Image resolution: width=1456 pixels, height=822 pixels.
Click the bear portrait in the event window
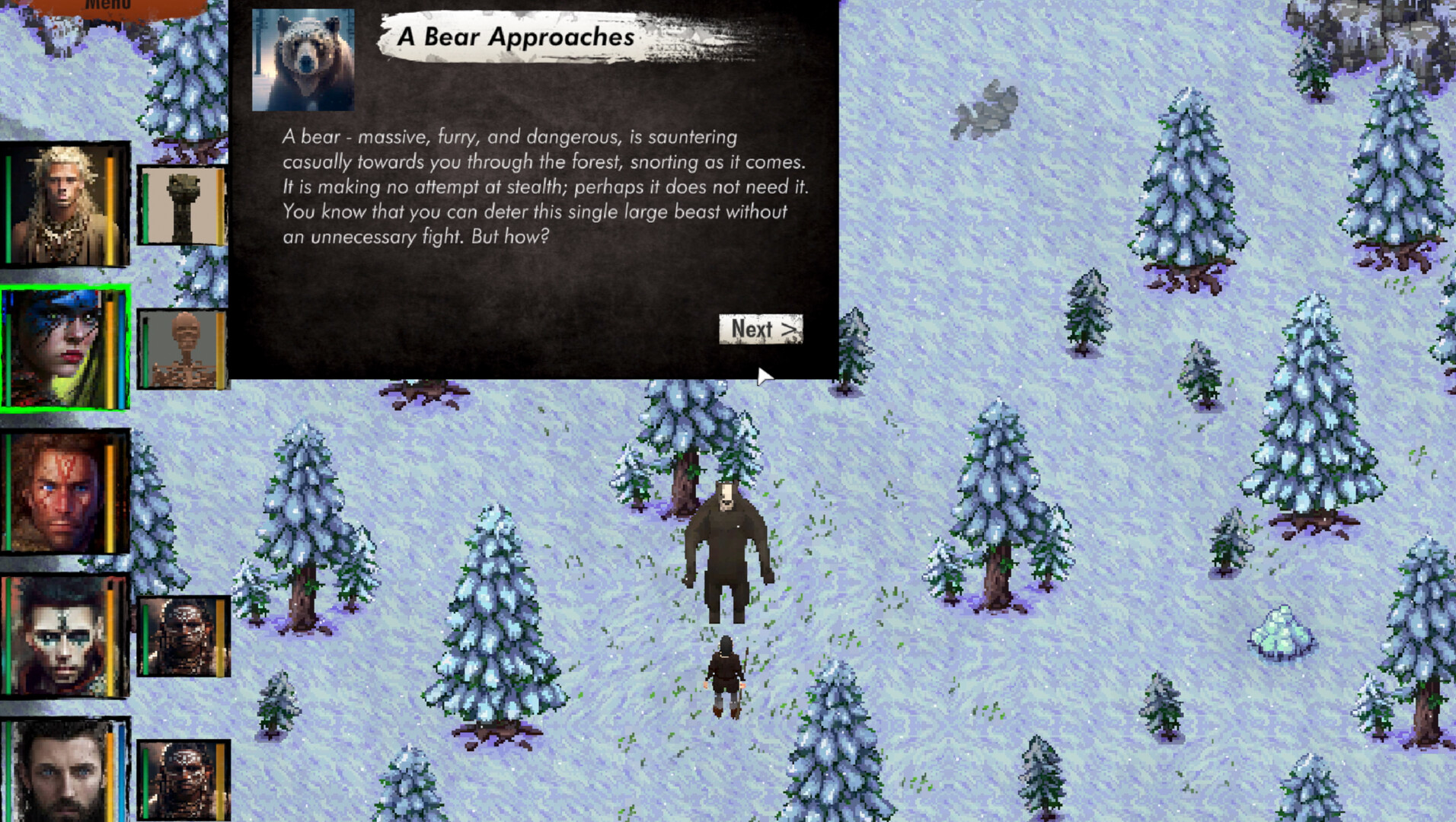[x=302, y=59]
